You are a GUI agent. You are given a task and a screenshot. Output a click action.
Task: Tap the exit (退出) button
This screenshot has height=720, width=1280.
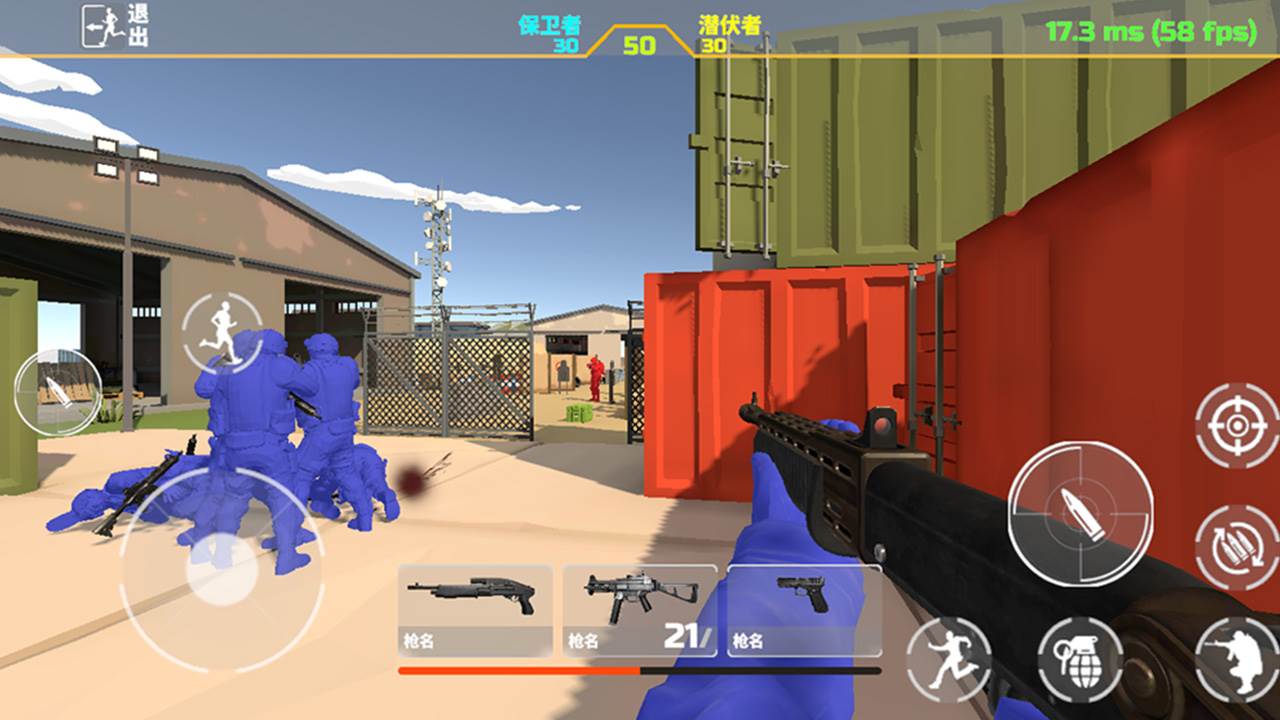click(114, 26)
